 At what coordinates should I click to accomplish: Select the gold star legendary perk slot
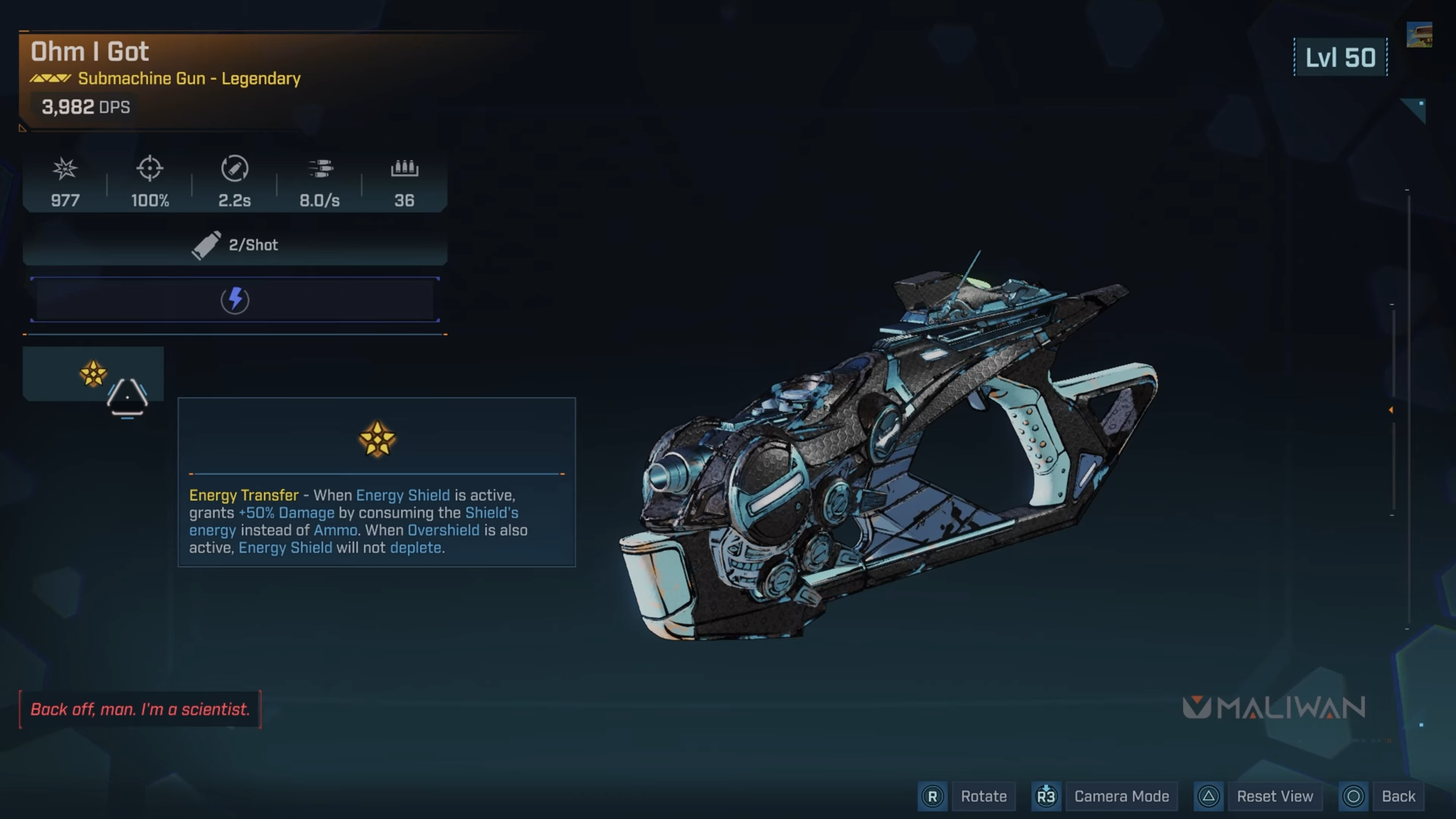coord(93,373)
